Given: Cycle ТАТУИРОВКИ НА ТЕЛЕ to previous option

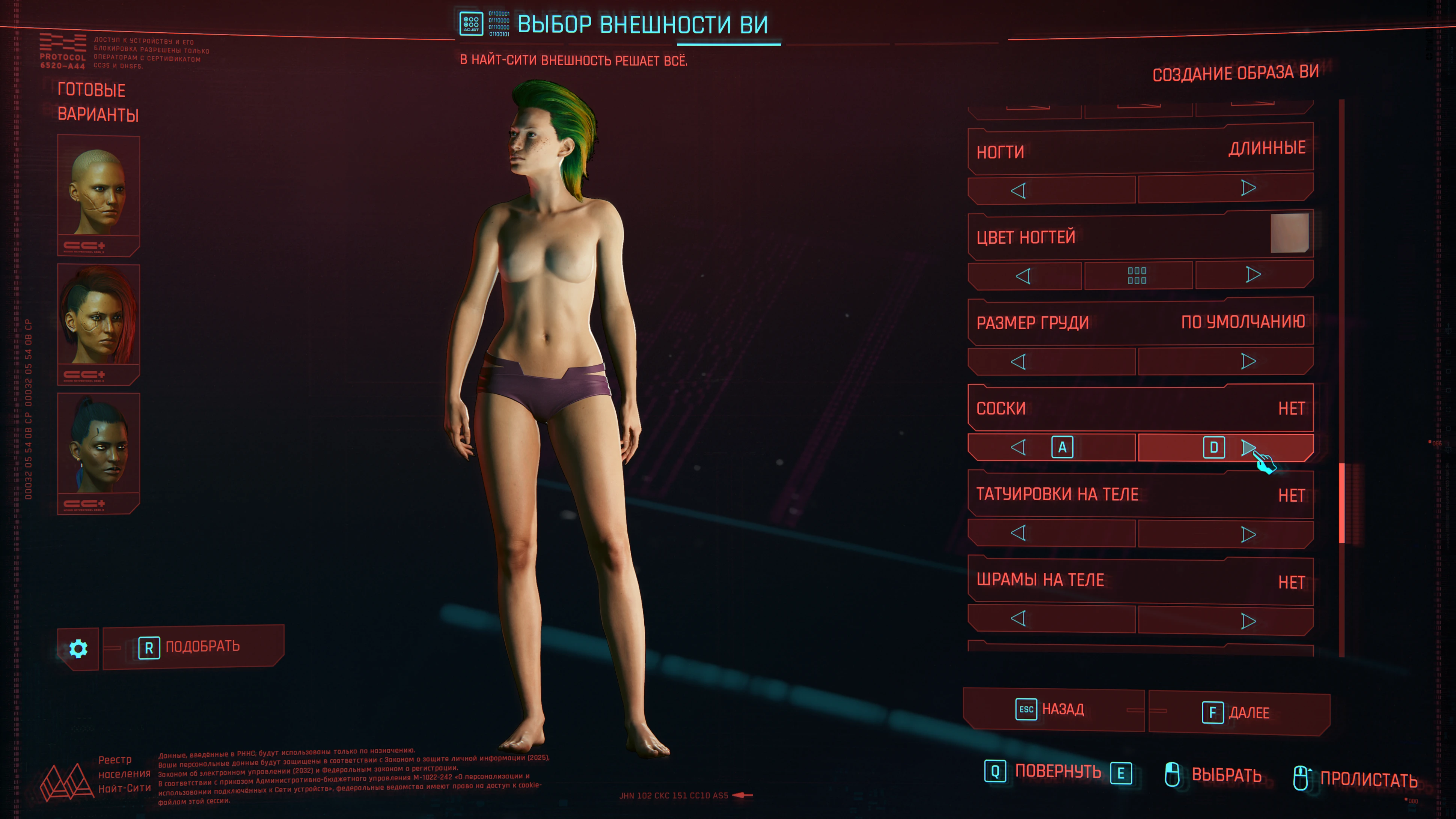Looking at the screenshot, I should 1019,533.
